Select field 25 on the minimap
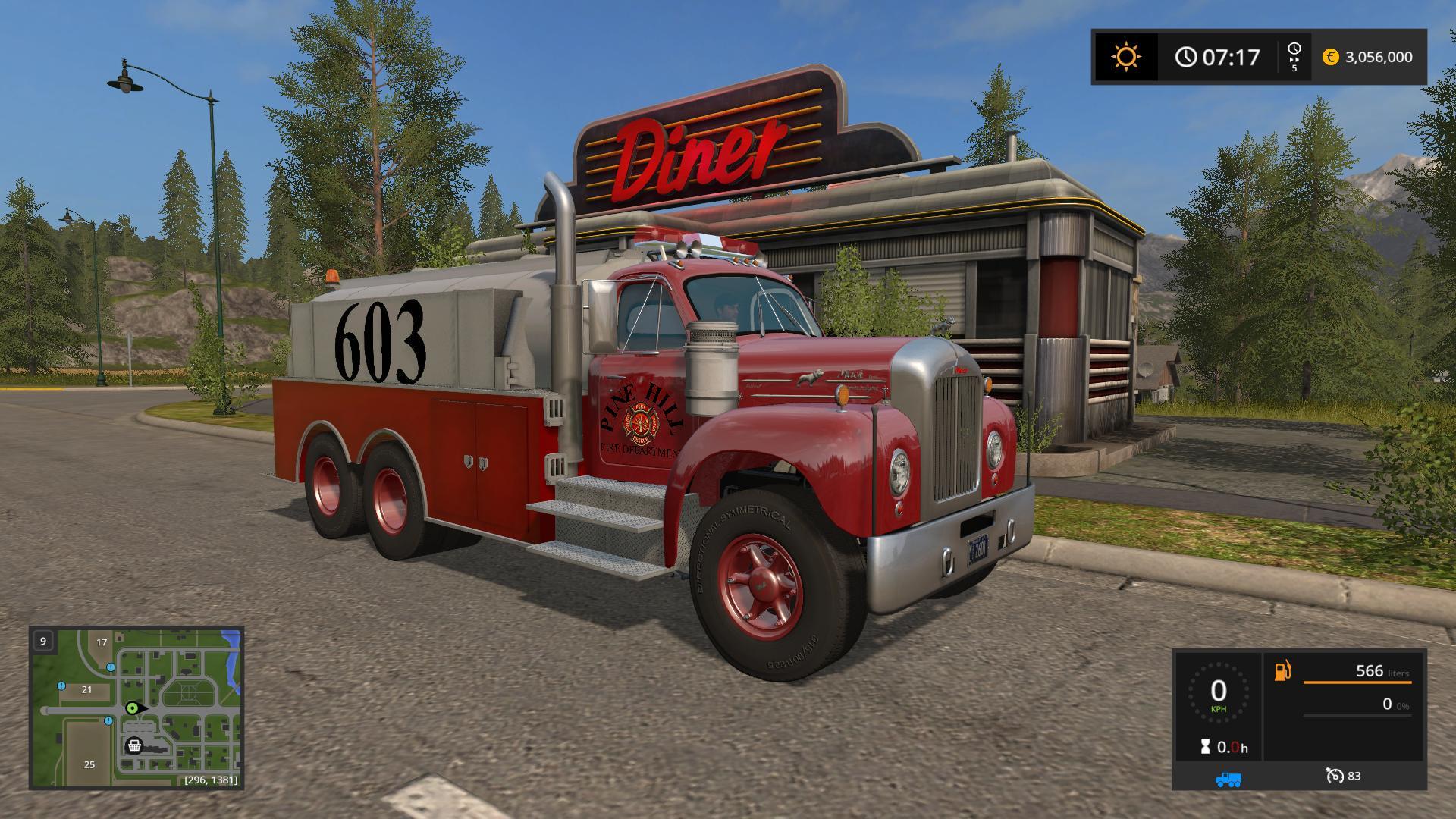 (89, 764)
